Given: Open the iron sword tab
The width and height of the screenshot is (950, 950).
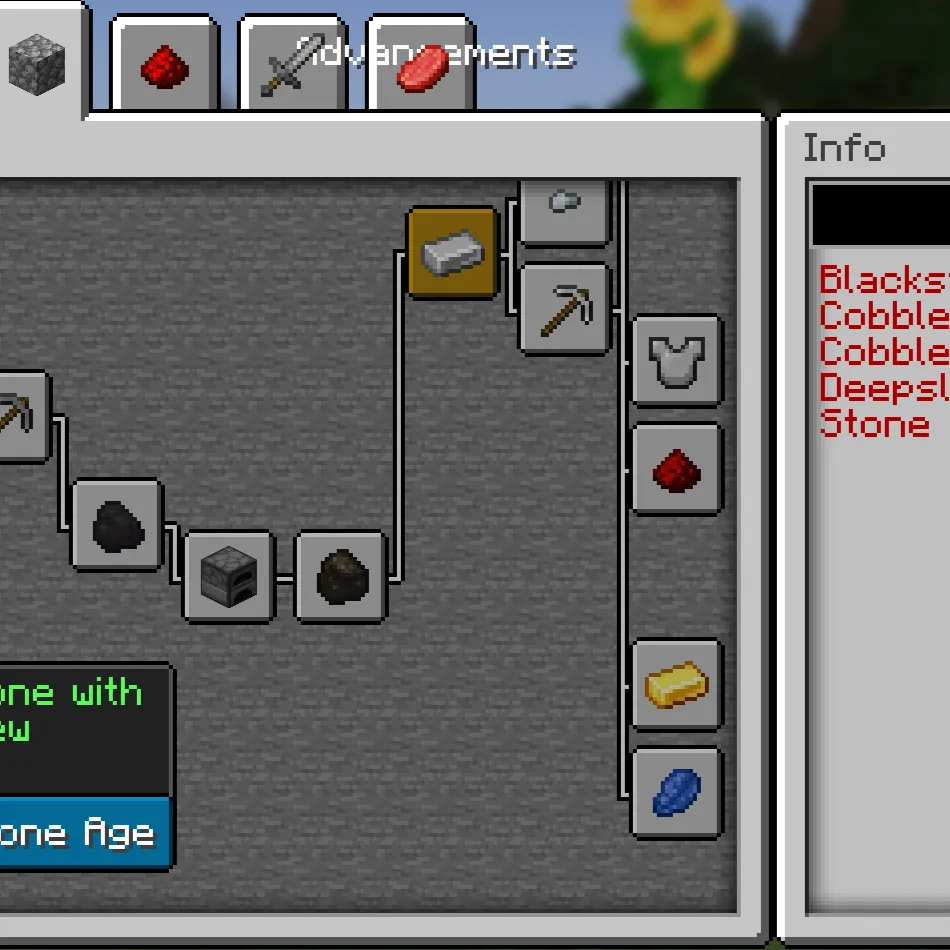Looking at the screenshot, I should click(293, 65).
